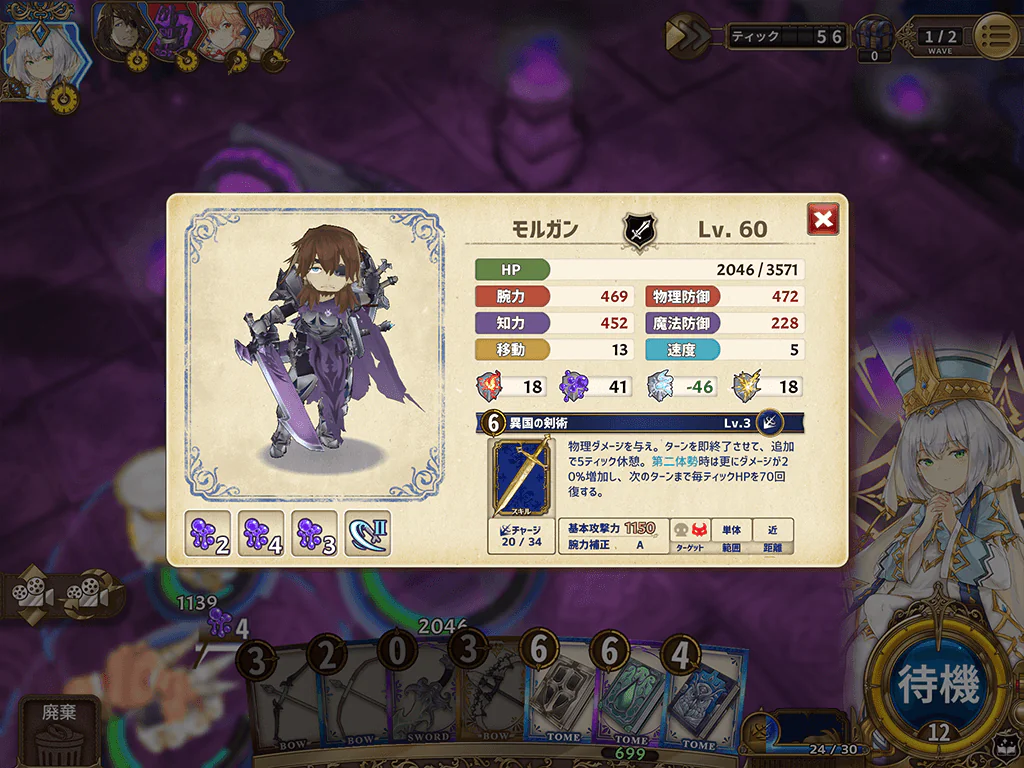Activate the fast-forward arrows button
The image size is (1024, 768).
(x=689, y=37)
